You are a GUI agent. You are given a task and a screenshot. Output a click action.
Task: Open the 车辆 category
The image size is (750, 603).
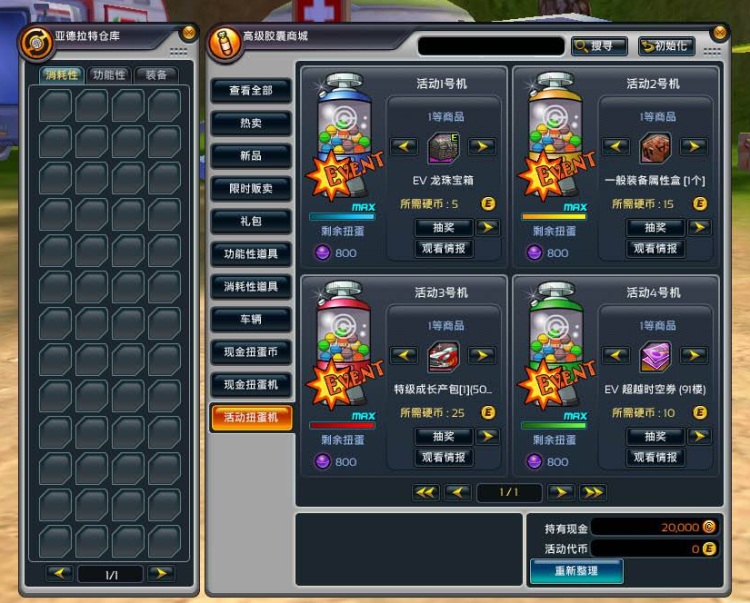[x=251, y=319]
